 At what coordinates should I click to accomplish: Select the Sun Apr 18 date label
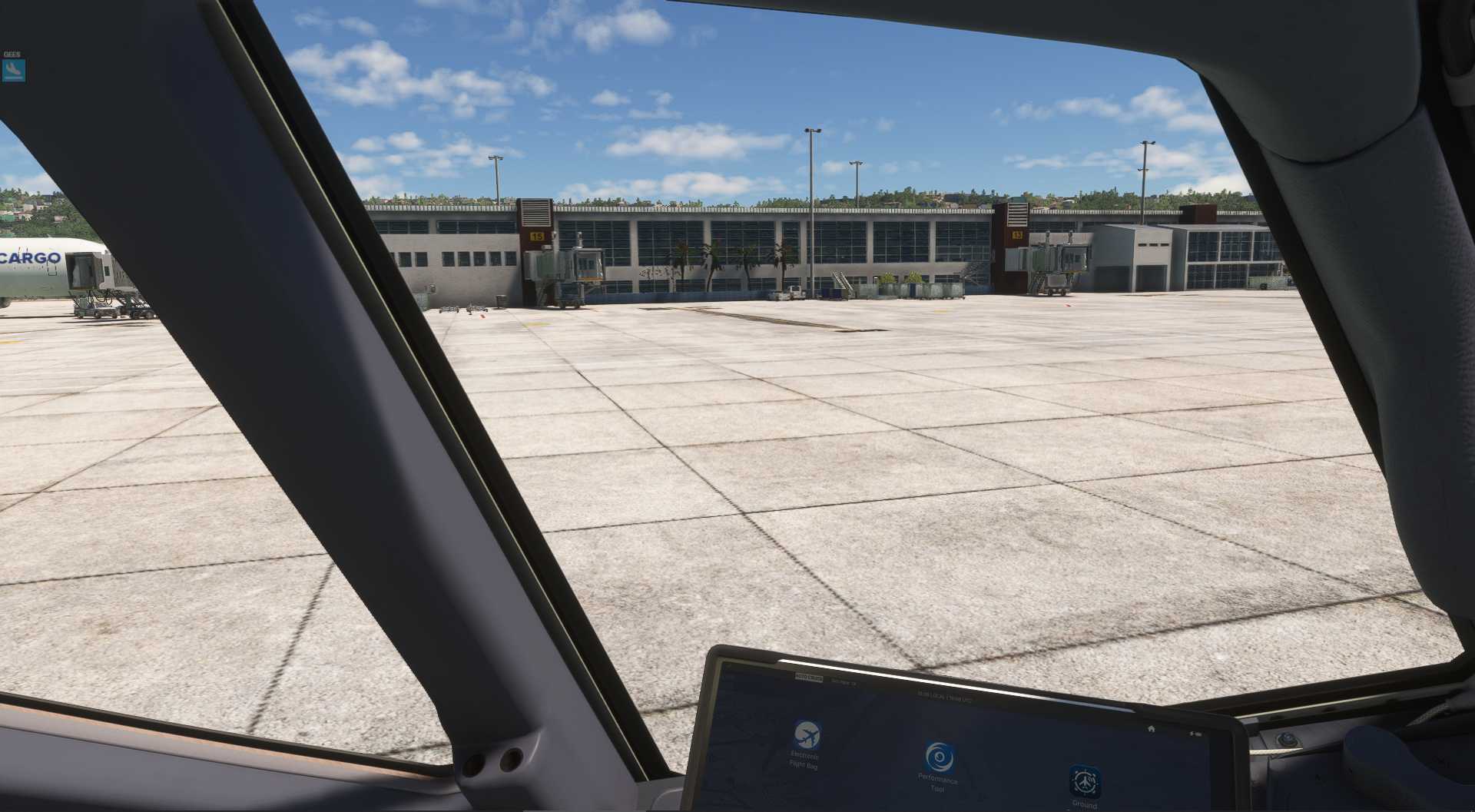coord(845,681)
